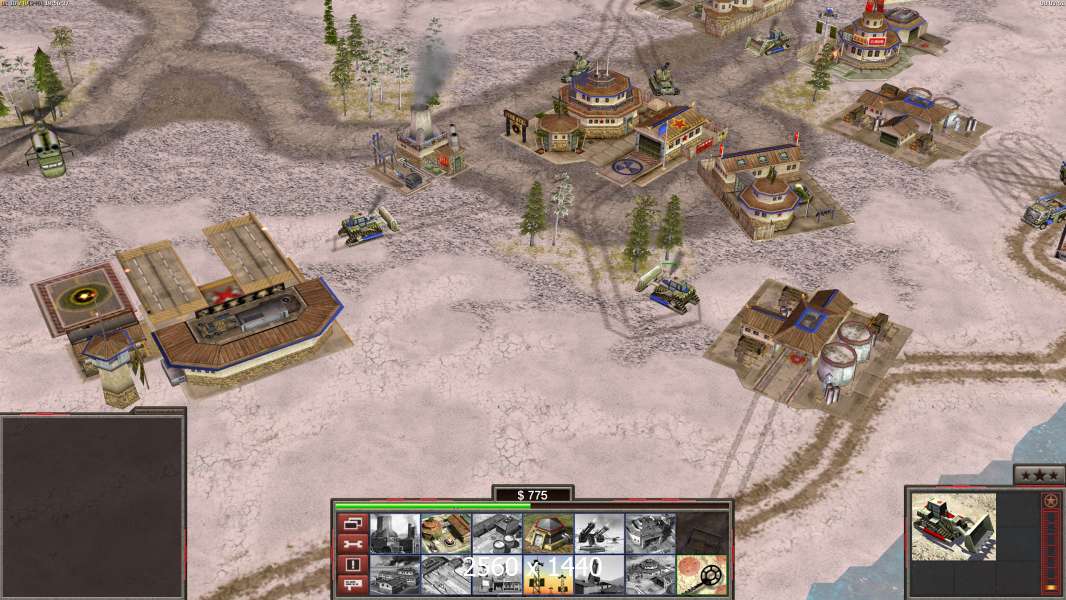Open the three-star General's powers button
1066x600 pixels.
1039,476
